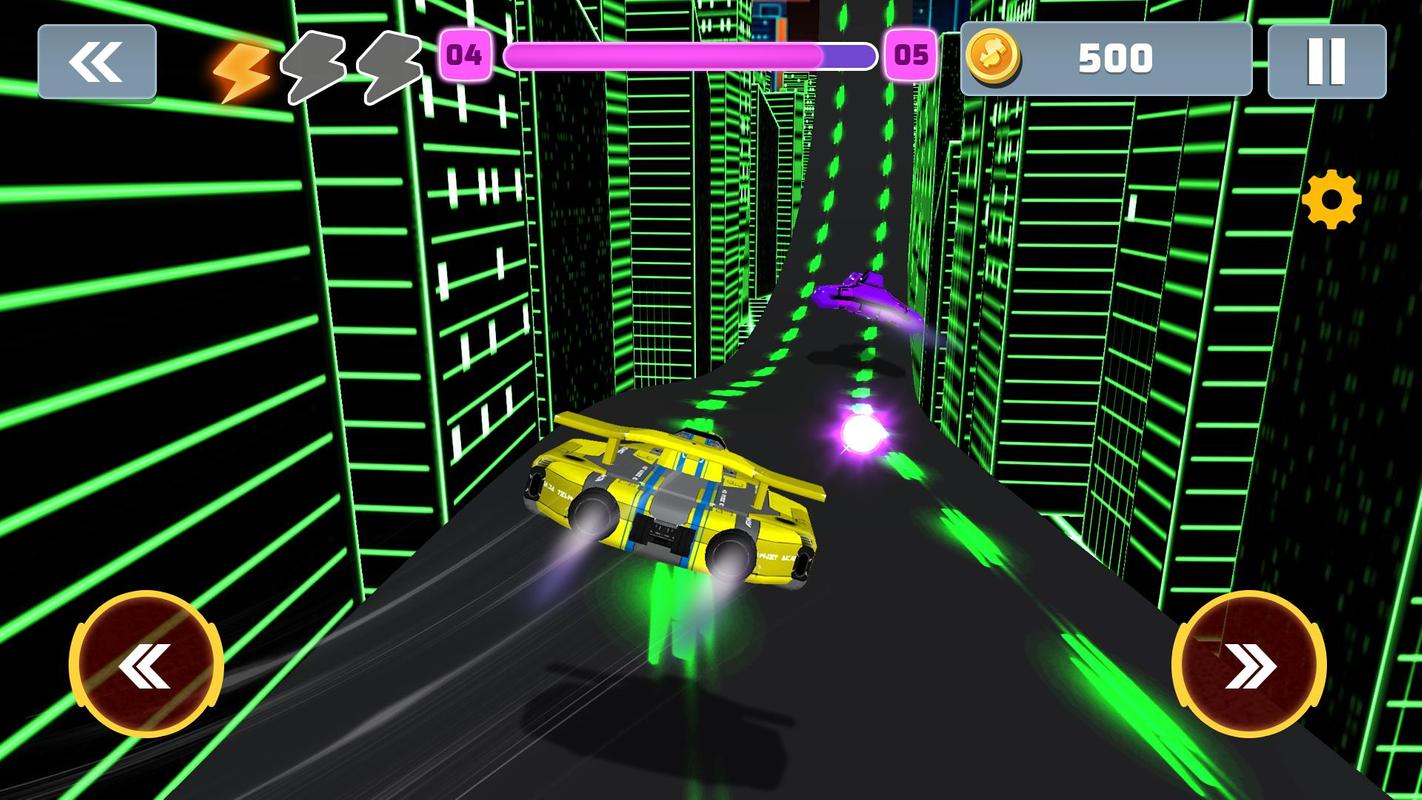Go back using the top-left double-arrow button

click(96, 62)
